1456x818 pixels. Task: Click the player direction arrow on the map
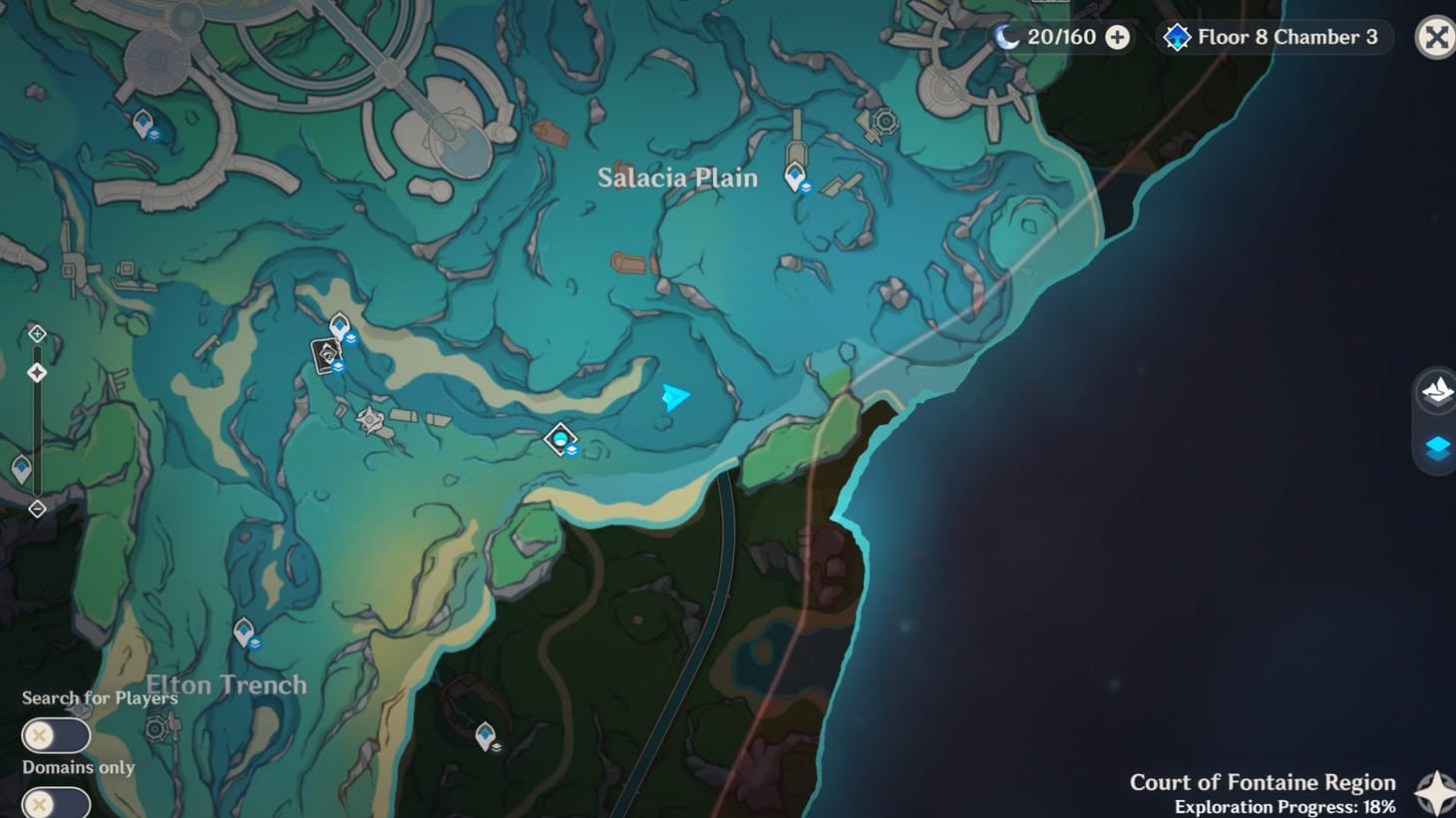pyautogui.click(x=674, y=395)
